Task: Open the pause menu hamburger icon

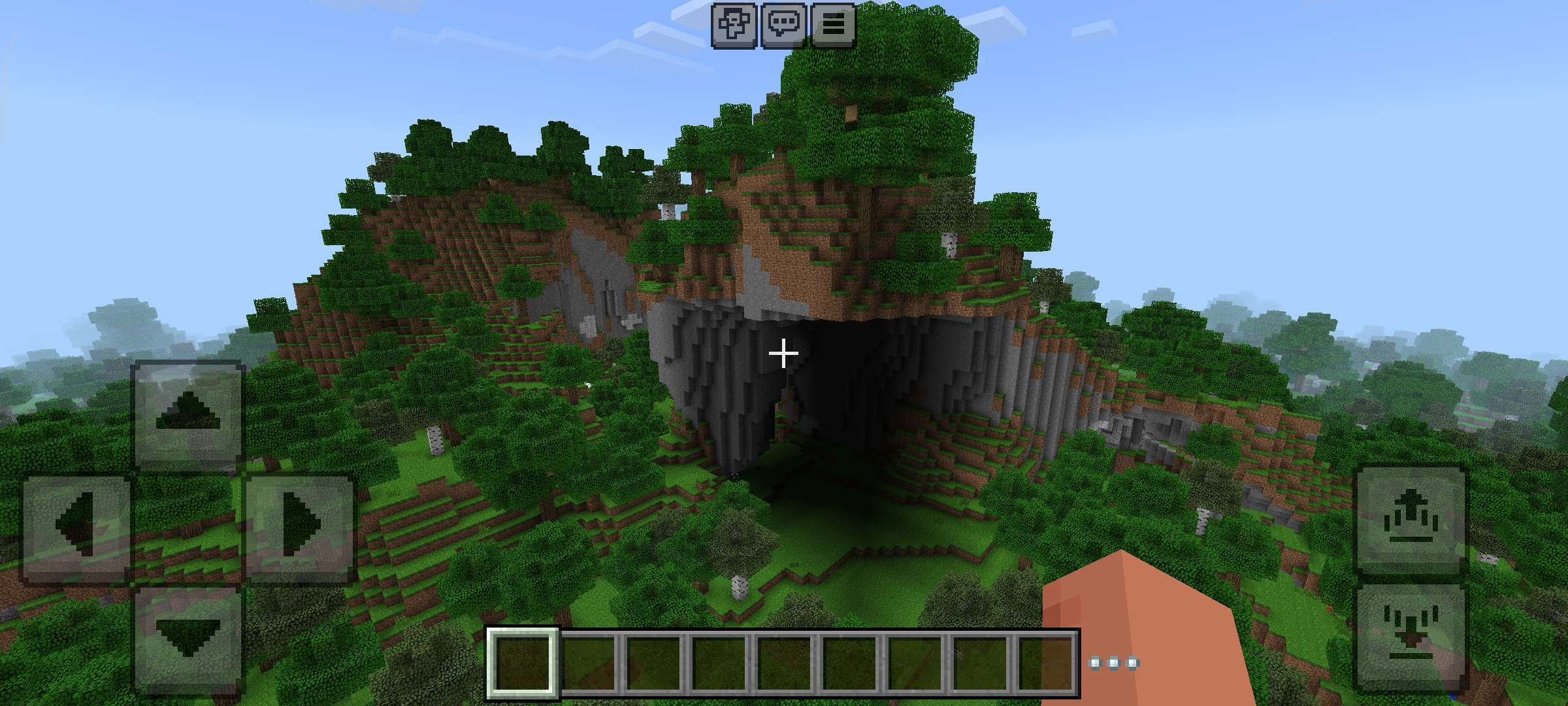Action: [x=835, y=25]
